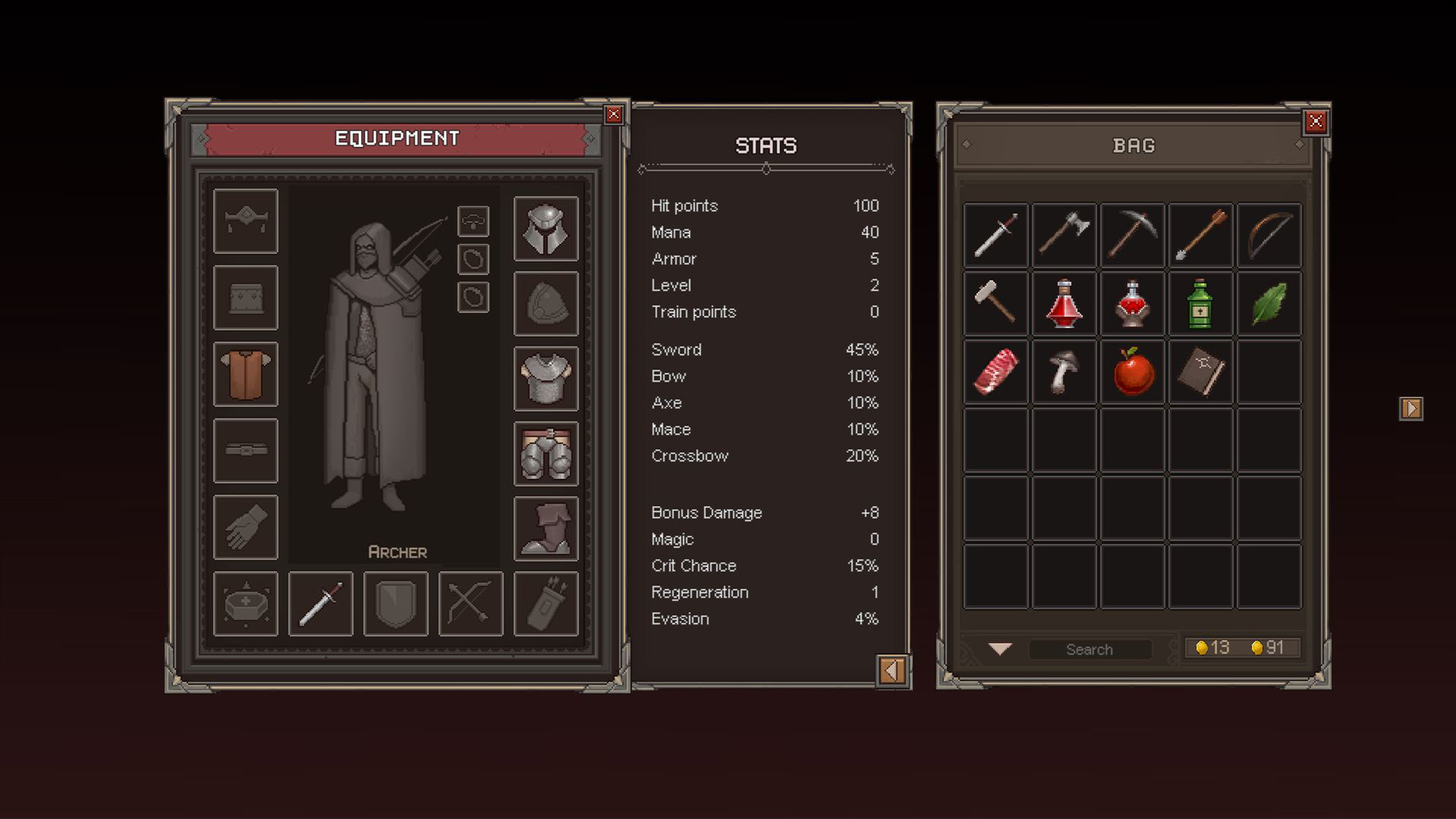Pick the raw meat item
Image resolution: width=1456 pixels, height=819 pixels.
(996, 372)
